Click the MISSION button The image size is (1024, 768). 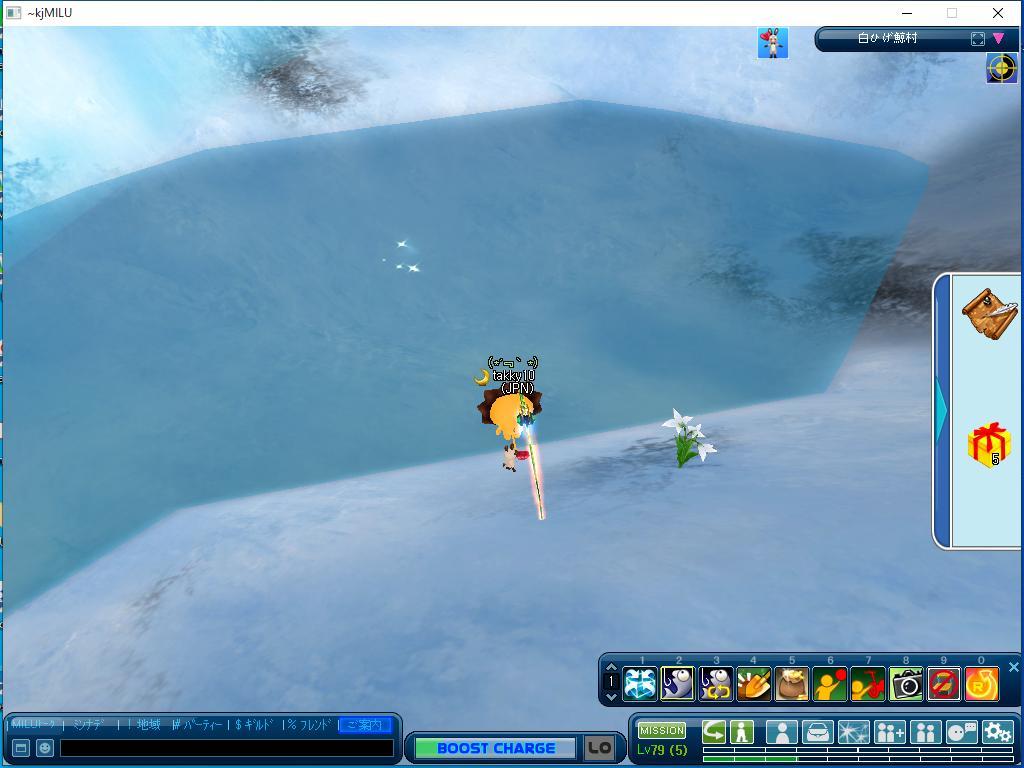point(662,731)
